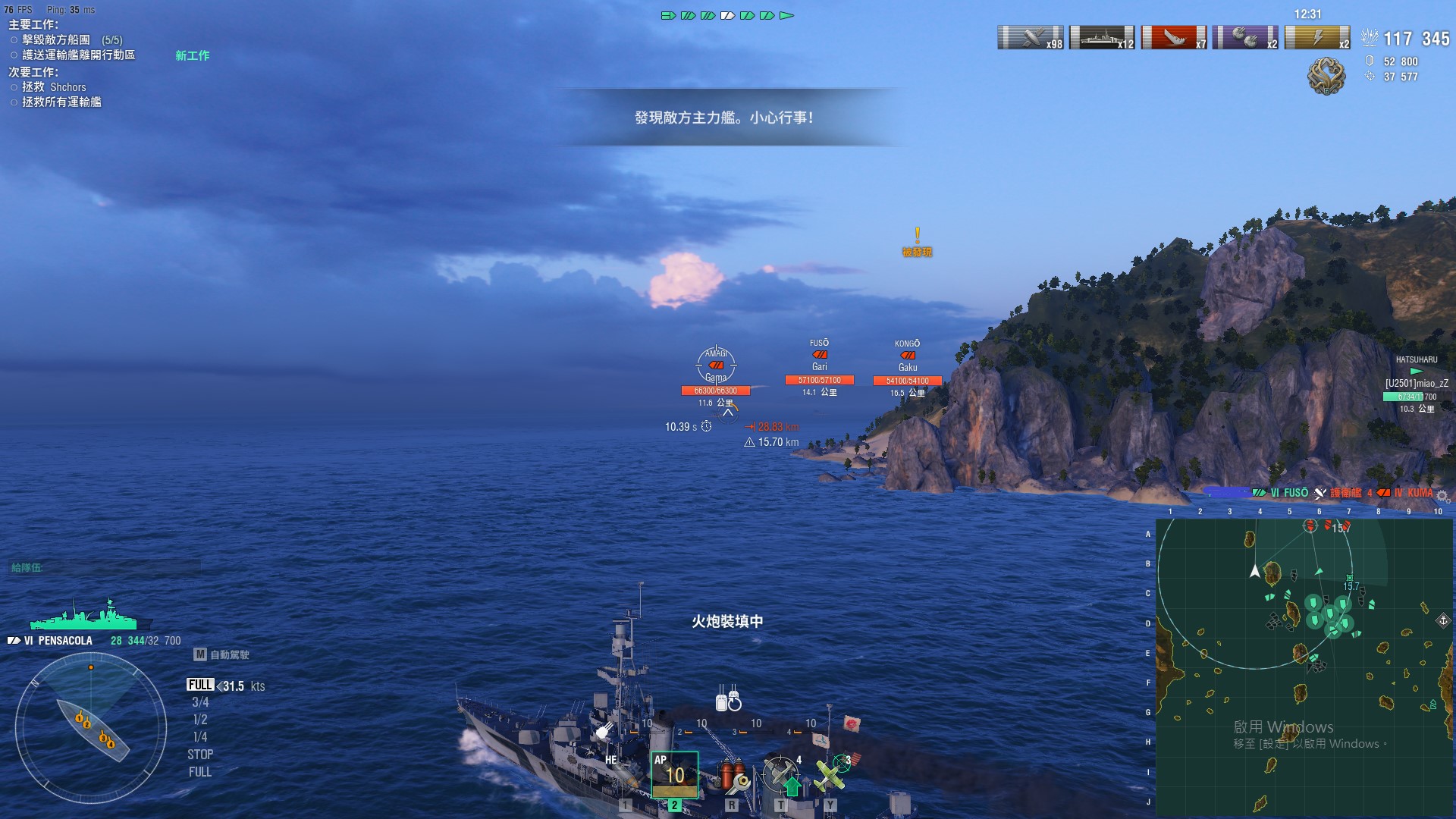The width and height of the screenshot is (1456, 819).
Task: Set engine telegraph to 3/4 speed
Action: tap(200, 702)
